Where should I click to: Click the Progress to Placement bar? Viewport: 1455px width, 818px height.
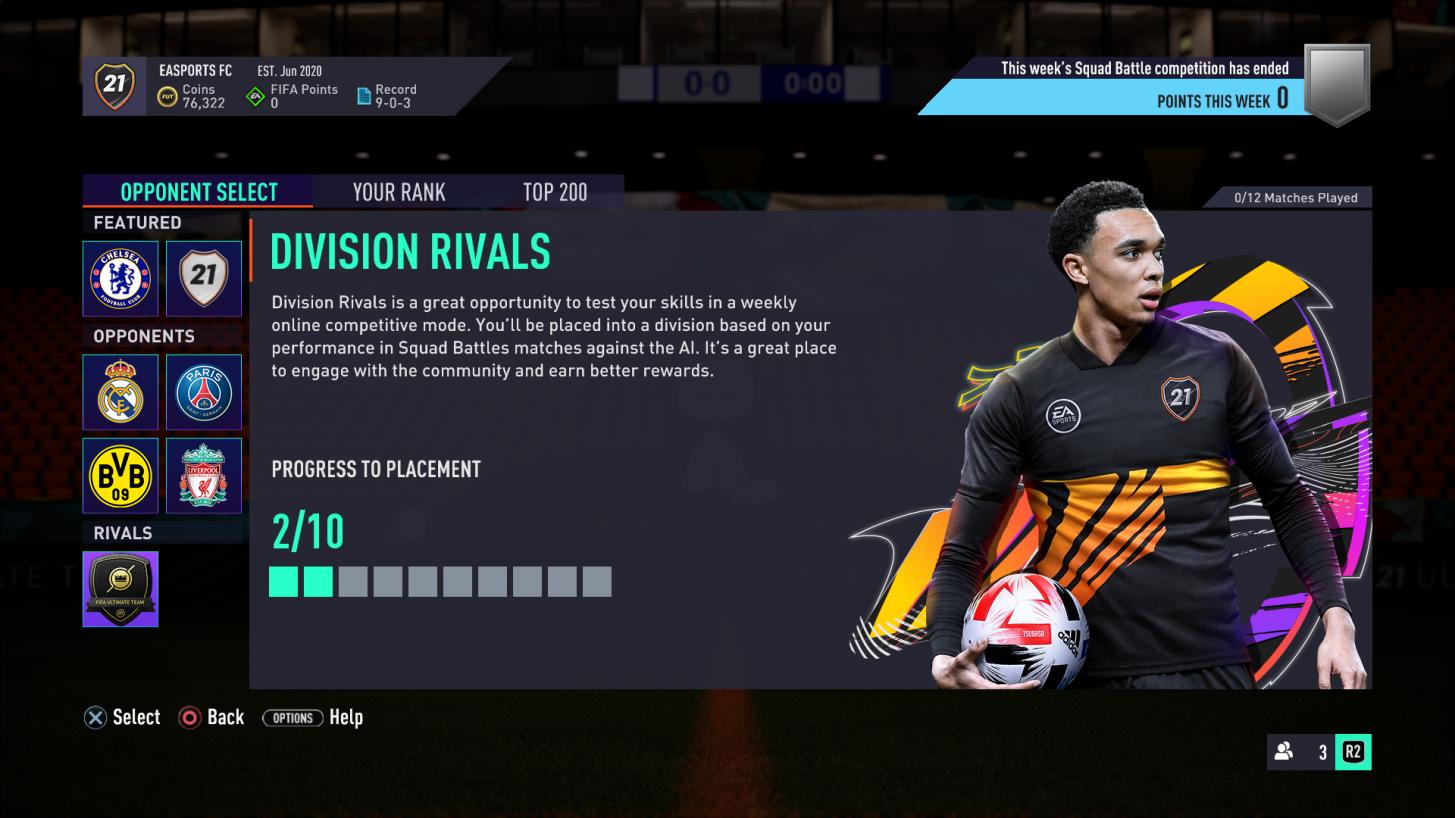coord(440,581)
